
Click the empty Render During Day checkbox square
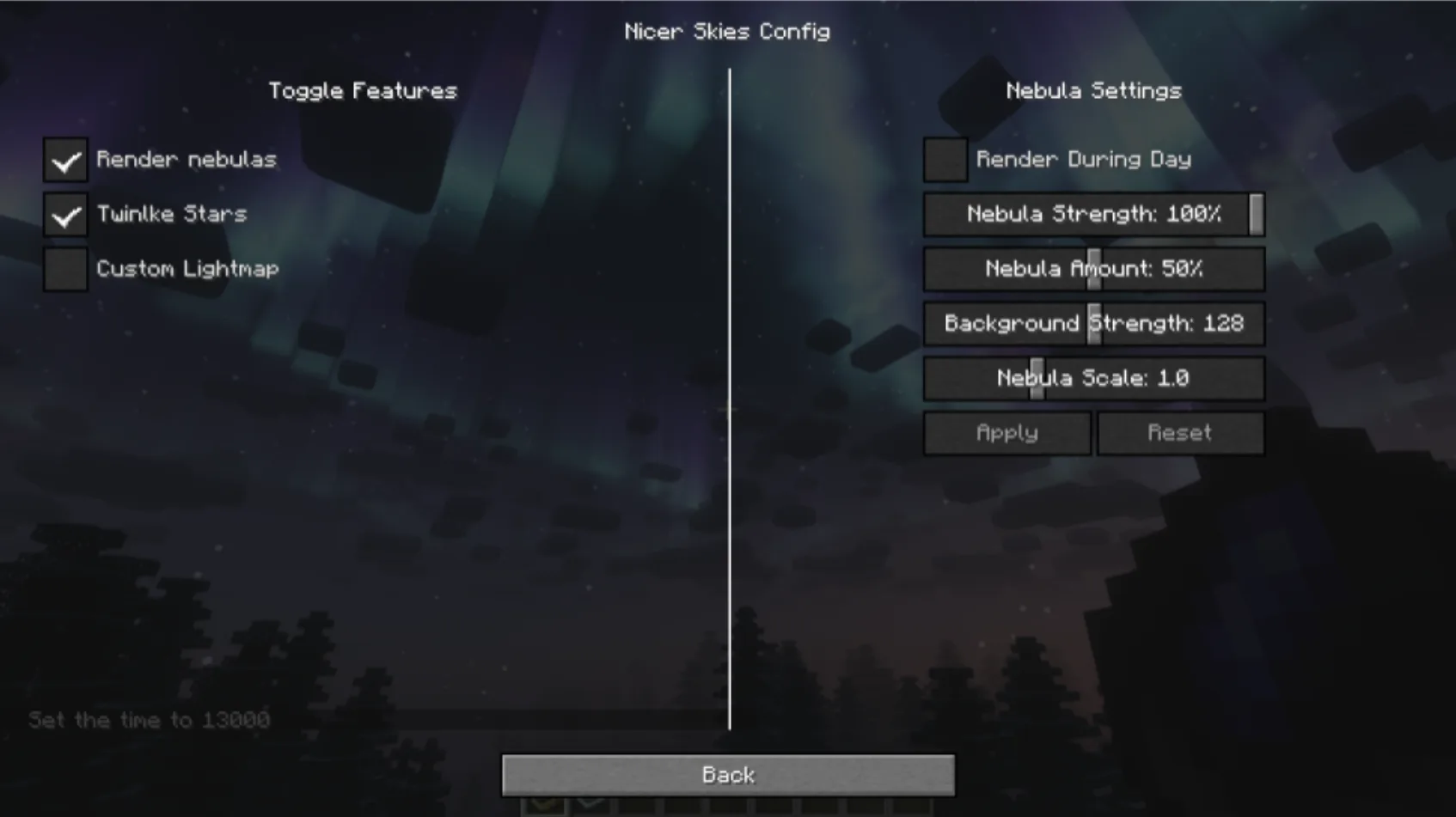pyautogui.click(x=945, y=160)
